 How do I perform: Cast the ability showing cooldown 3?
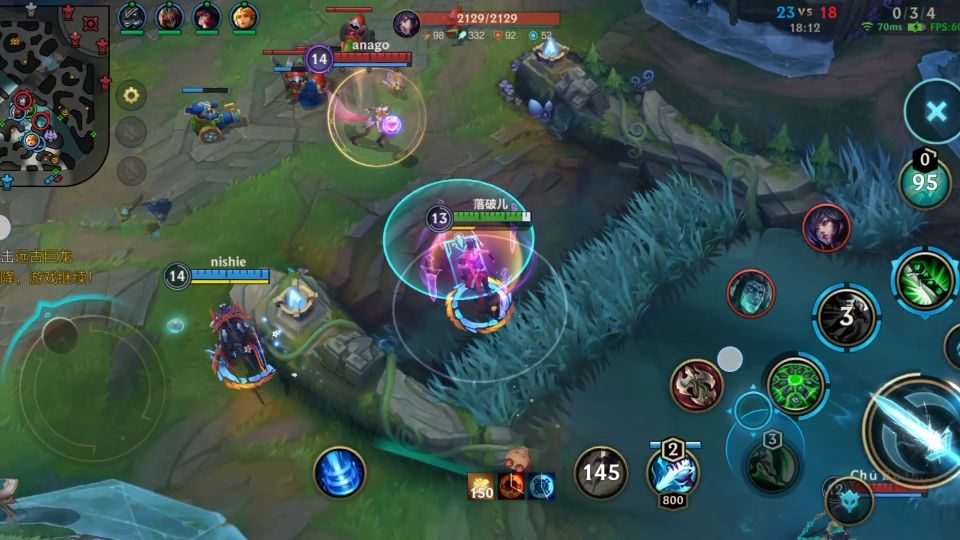(x=846, y=317)
